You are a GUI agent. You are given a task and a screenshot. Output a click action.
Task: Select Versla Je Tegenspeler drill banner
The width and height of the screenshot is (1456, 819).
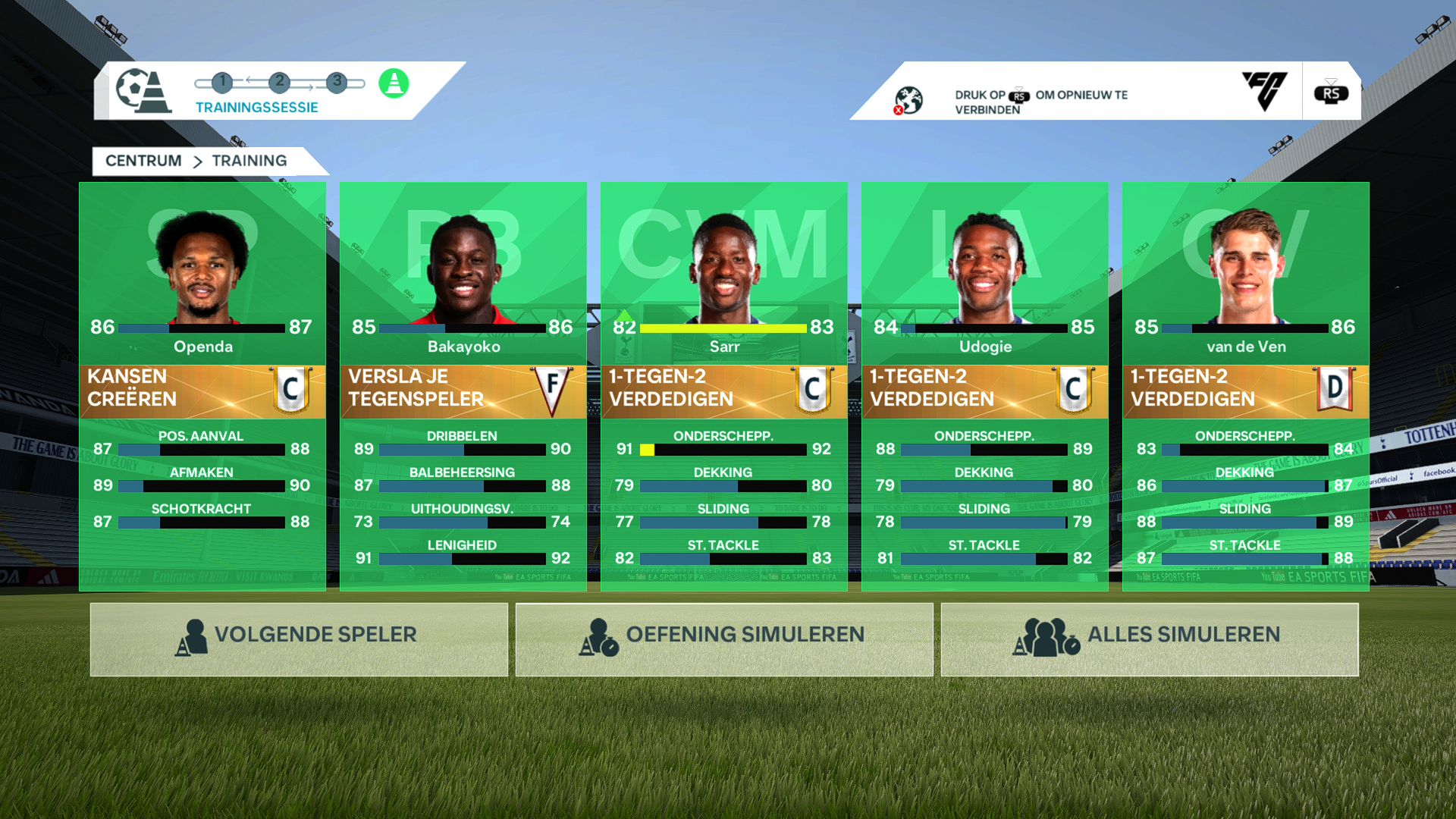[x=463, y=391]
